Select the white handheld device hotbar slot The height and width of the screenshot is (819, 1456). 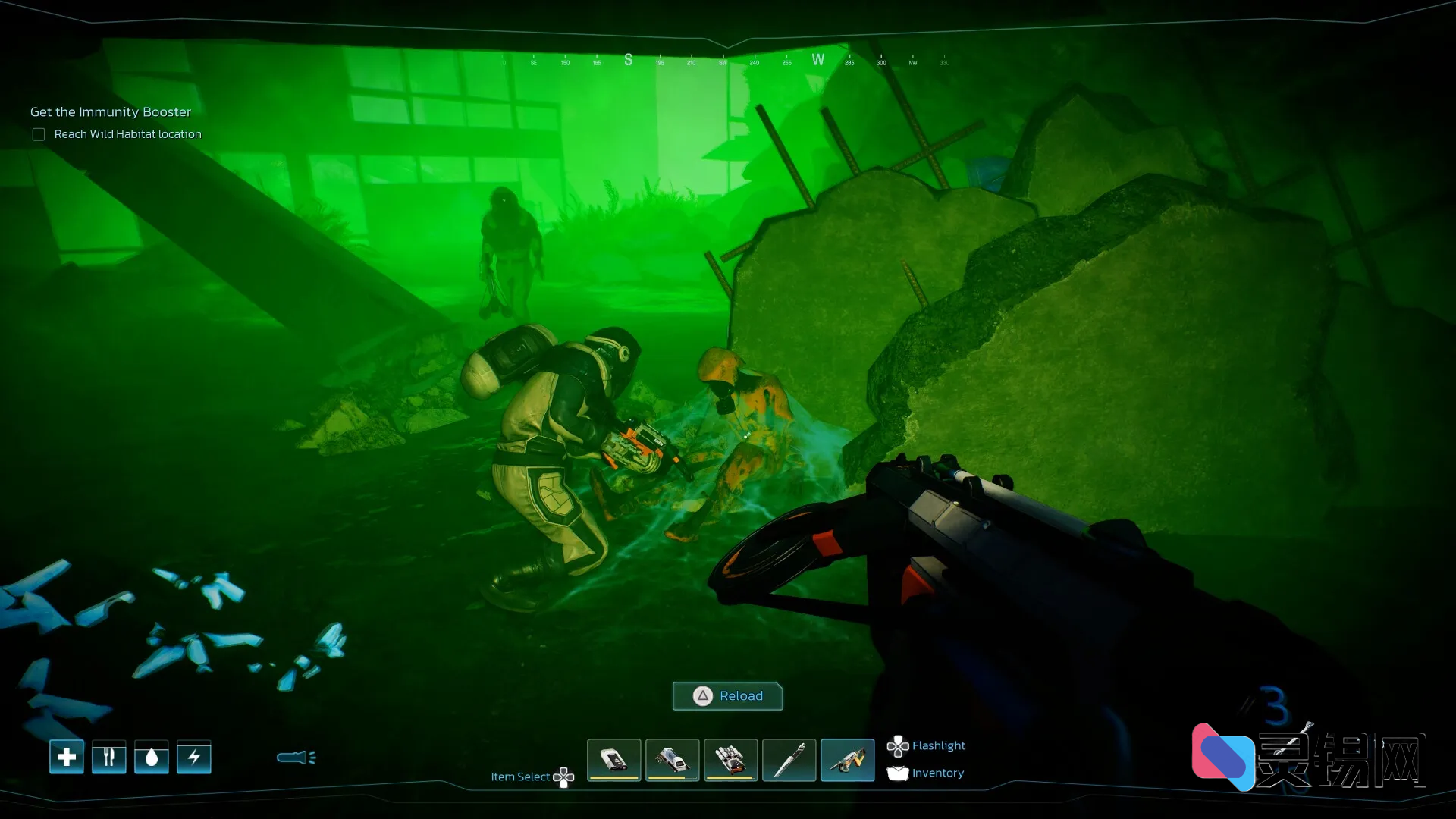click(613, 759)
